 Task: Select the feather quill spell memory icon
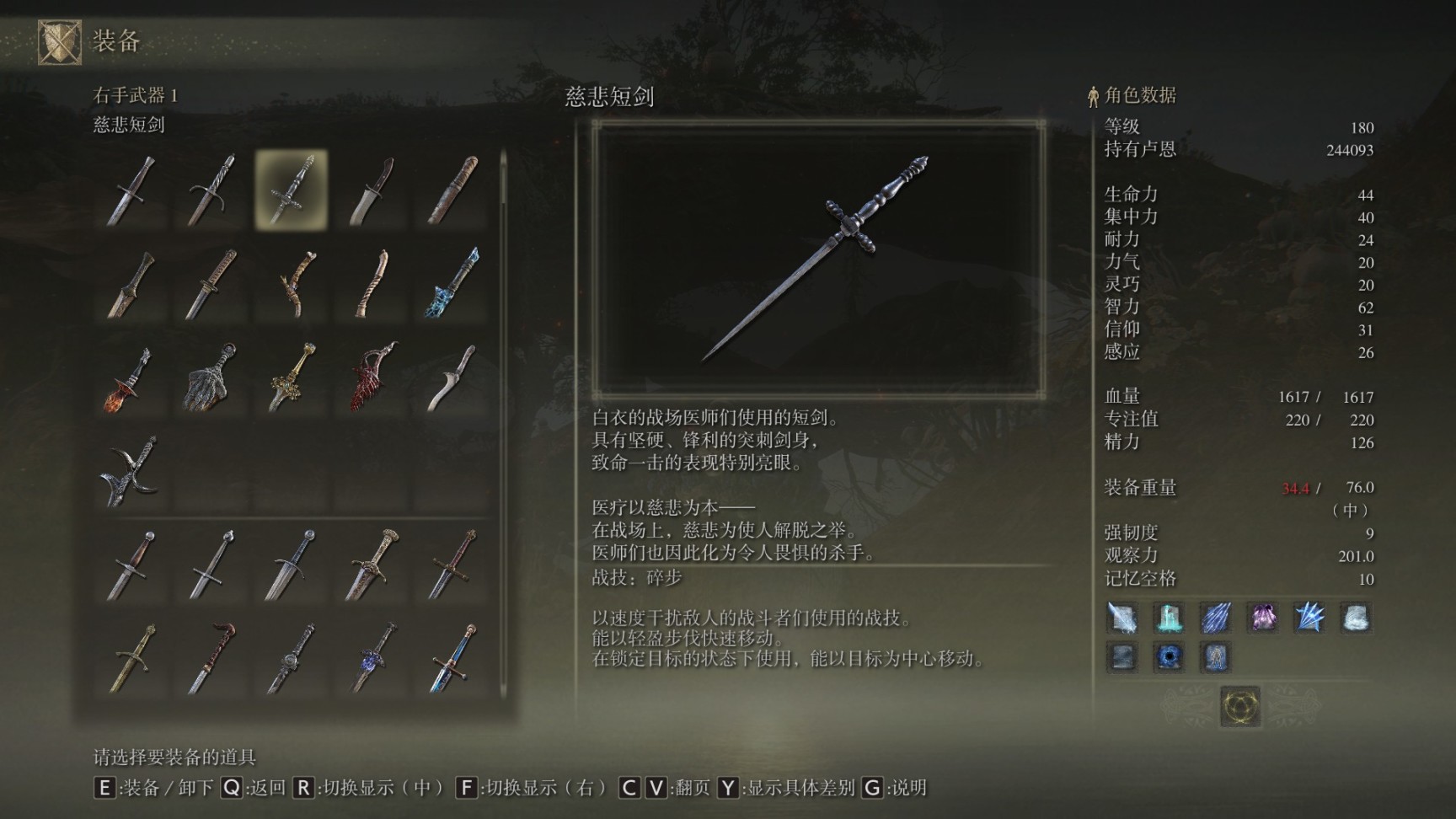[1122, 618]
